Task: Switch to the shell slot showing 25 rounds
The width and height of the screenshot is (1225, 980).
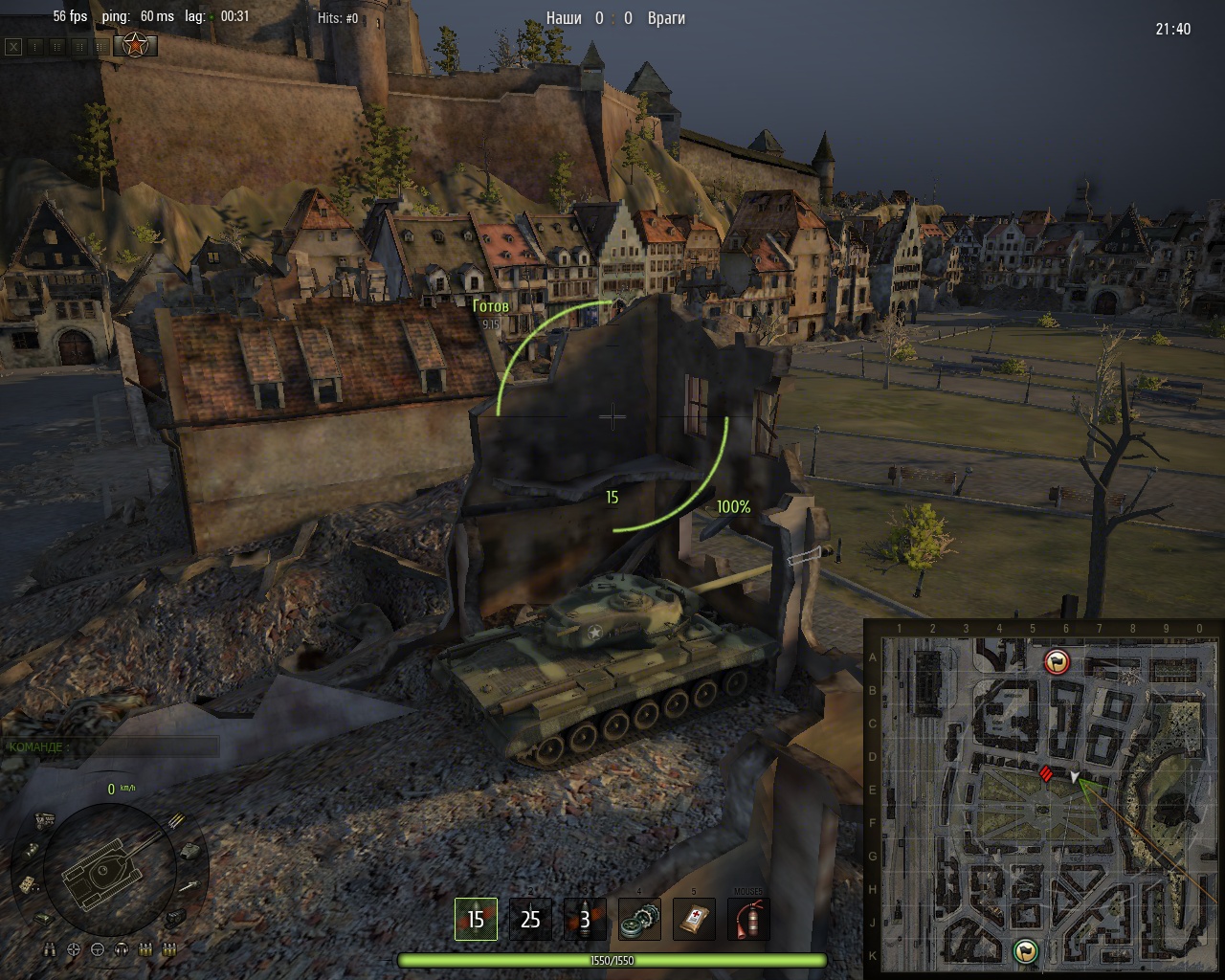Action: tap(530, 920)
